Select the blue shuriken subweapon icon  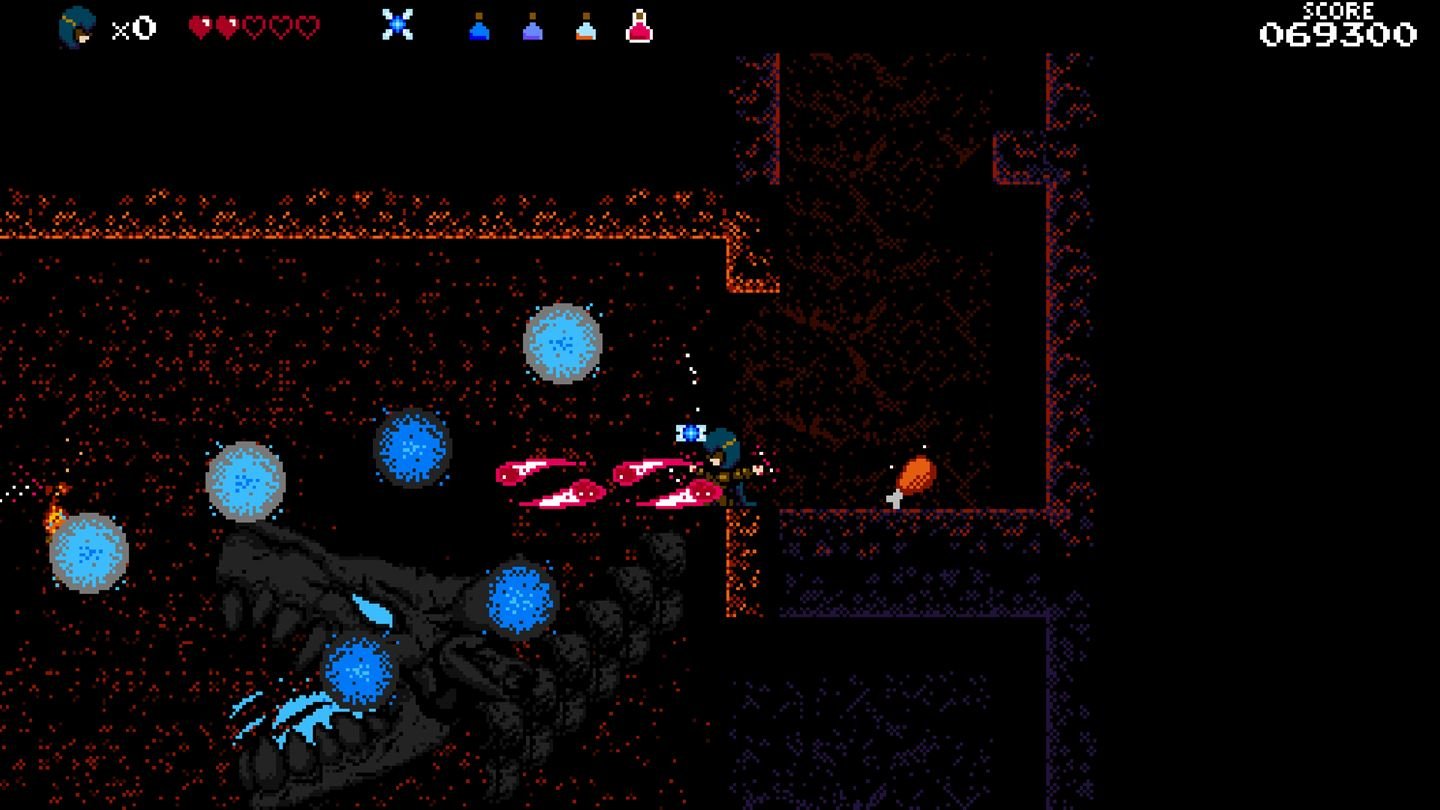[x=397, y=25]
